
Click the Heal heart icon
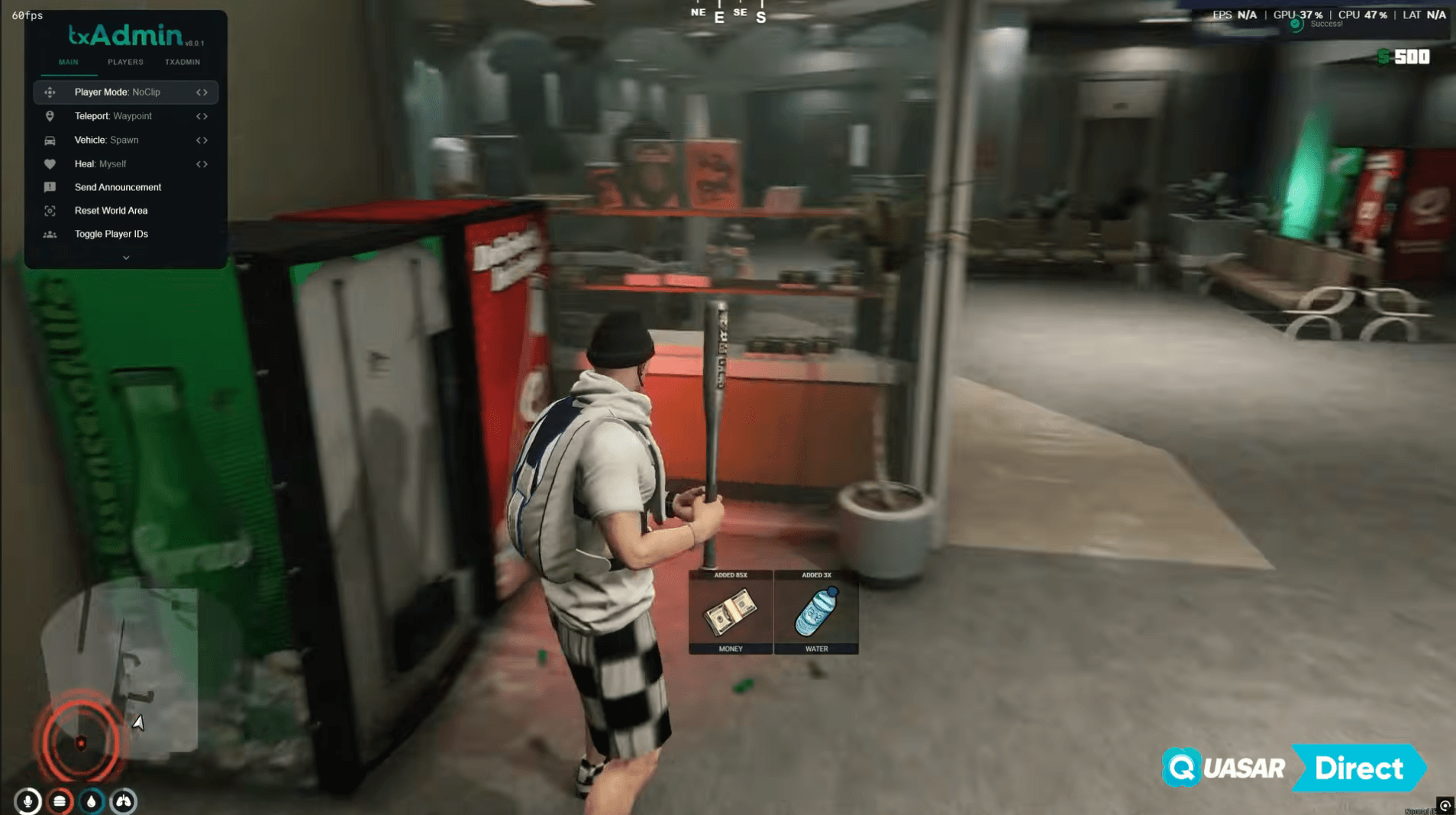[x=50, y=163]
